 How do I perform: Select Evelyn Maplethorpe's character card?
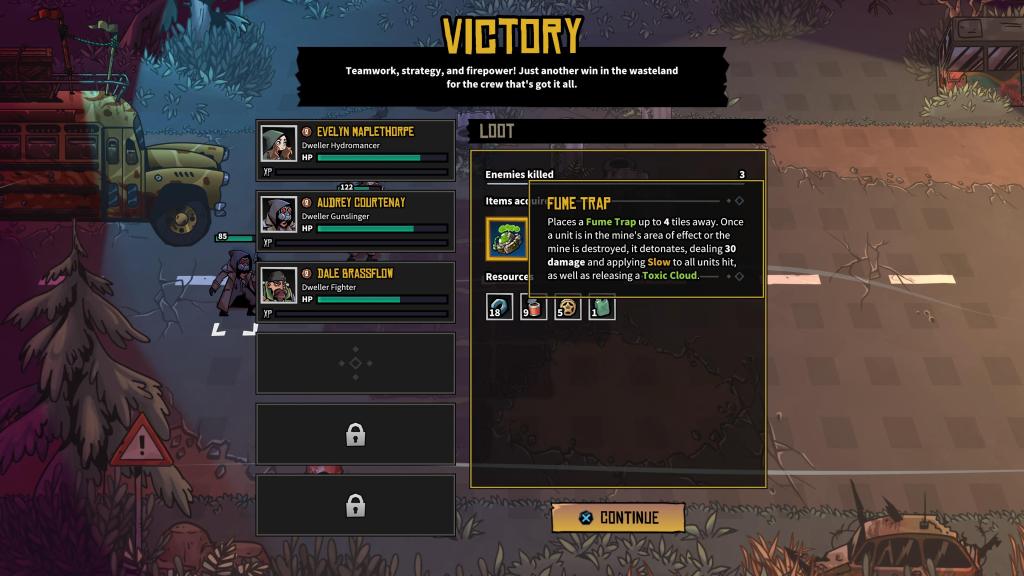pyautogui.click(x=356, y=150)
